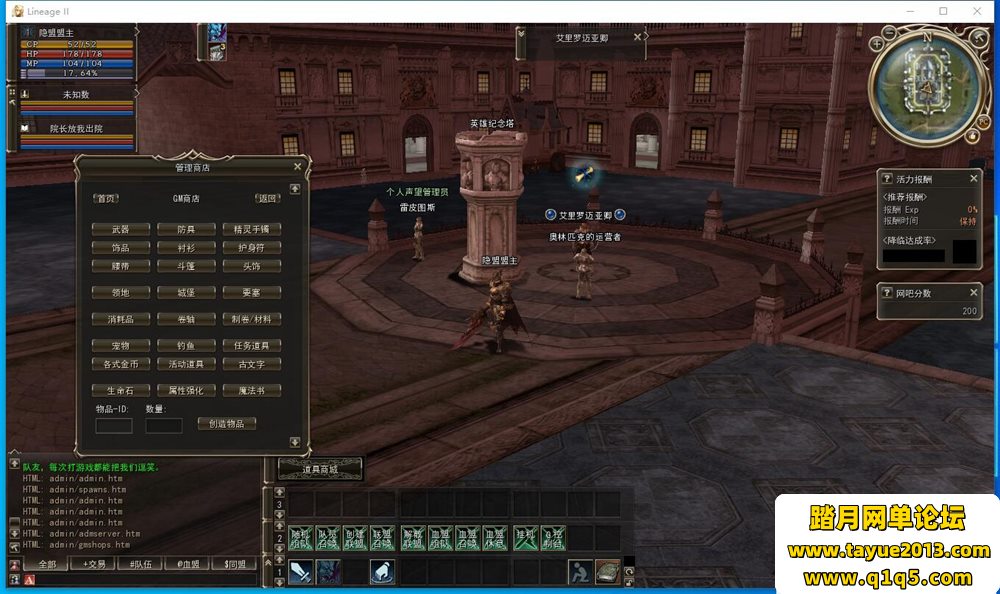This screenshot has width=1000, height=594.
Task: Choose the 饰品 accessories category
Action: [x=120, y=247]
